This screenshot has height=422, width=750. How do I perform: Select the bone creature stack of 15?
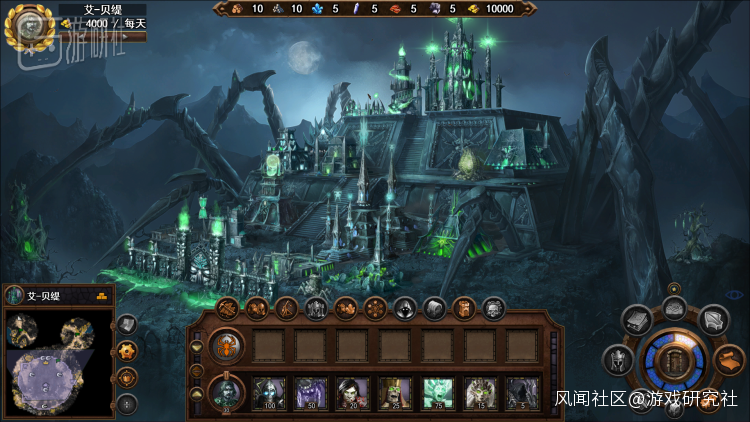(x=480, y=392)
